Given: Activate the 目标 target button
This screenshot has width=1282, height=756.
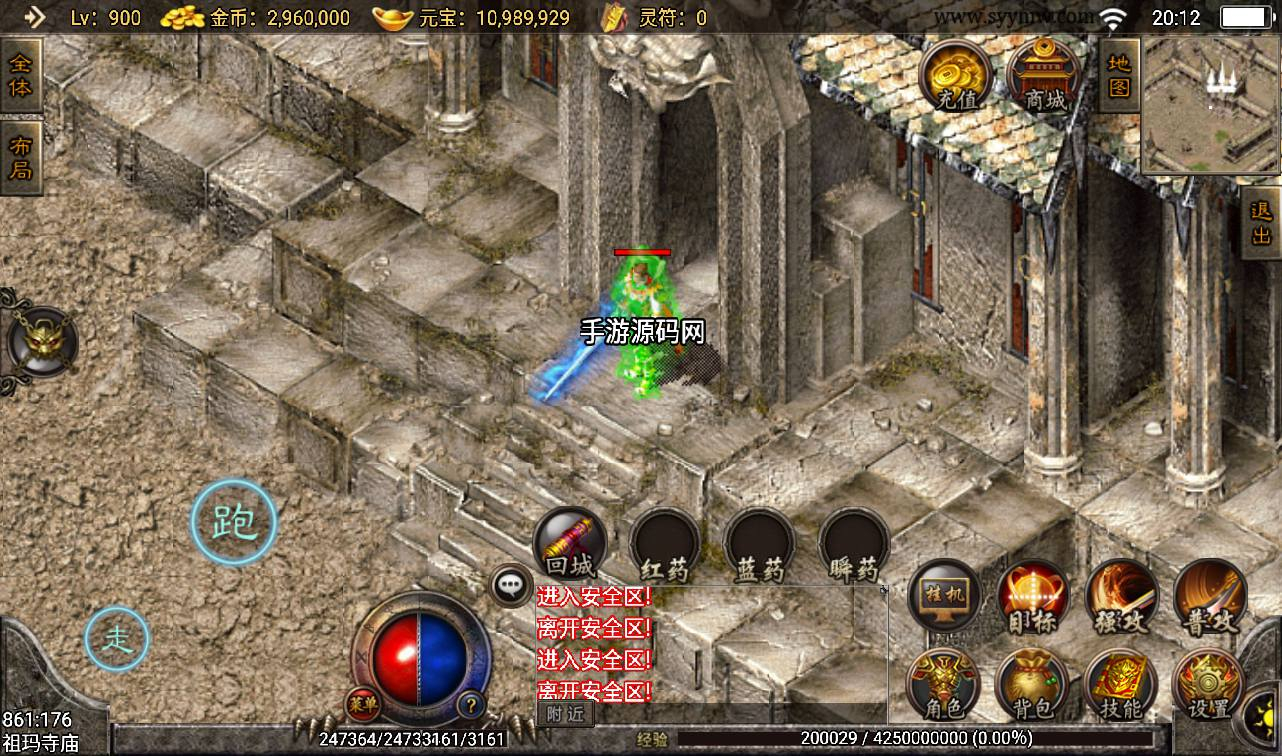Looking at the screenshot, I should coord(1033,596).
